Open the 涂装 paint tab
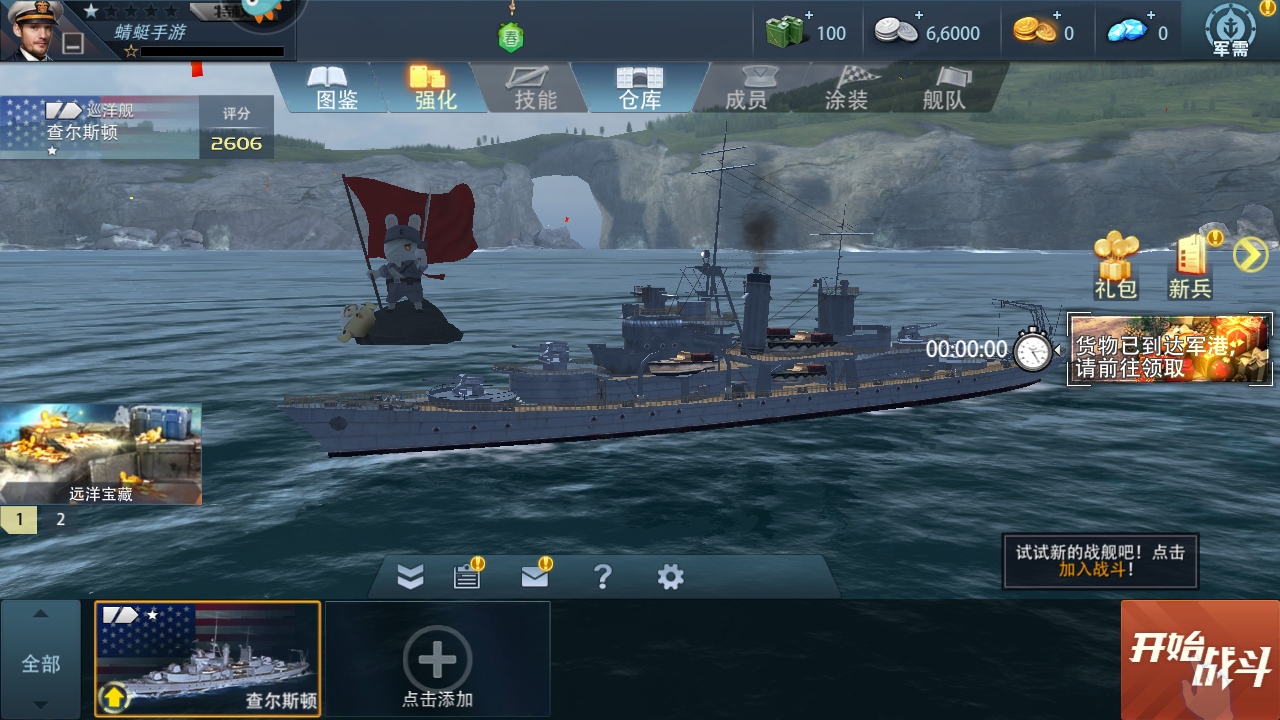 (846, 87)
